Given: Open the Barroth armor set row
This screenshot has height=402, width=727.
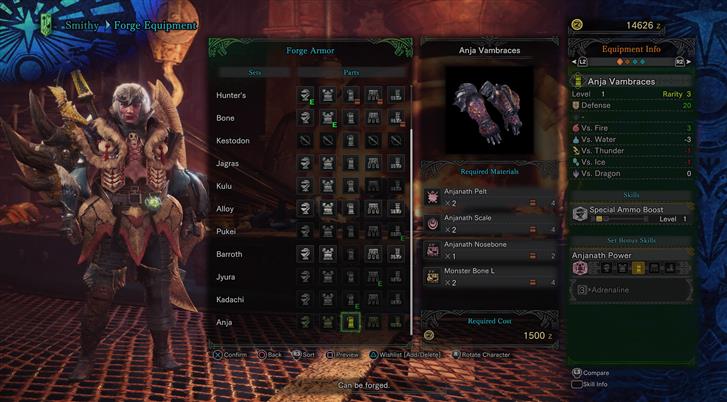Looking at the screenshot, I should point(230,254).
